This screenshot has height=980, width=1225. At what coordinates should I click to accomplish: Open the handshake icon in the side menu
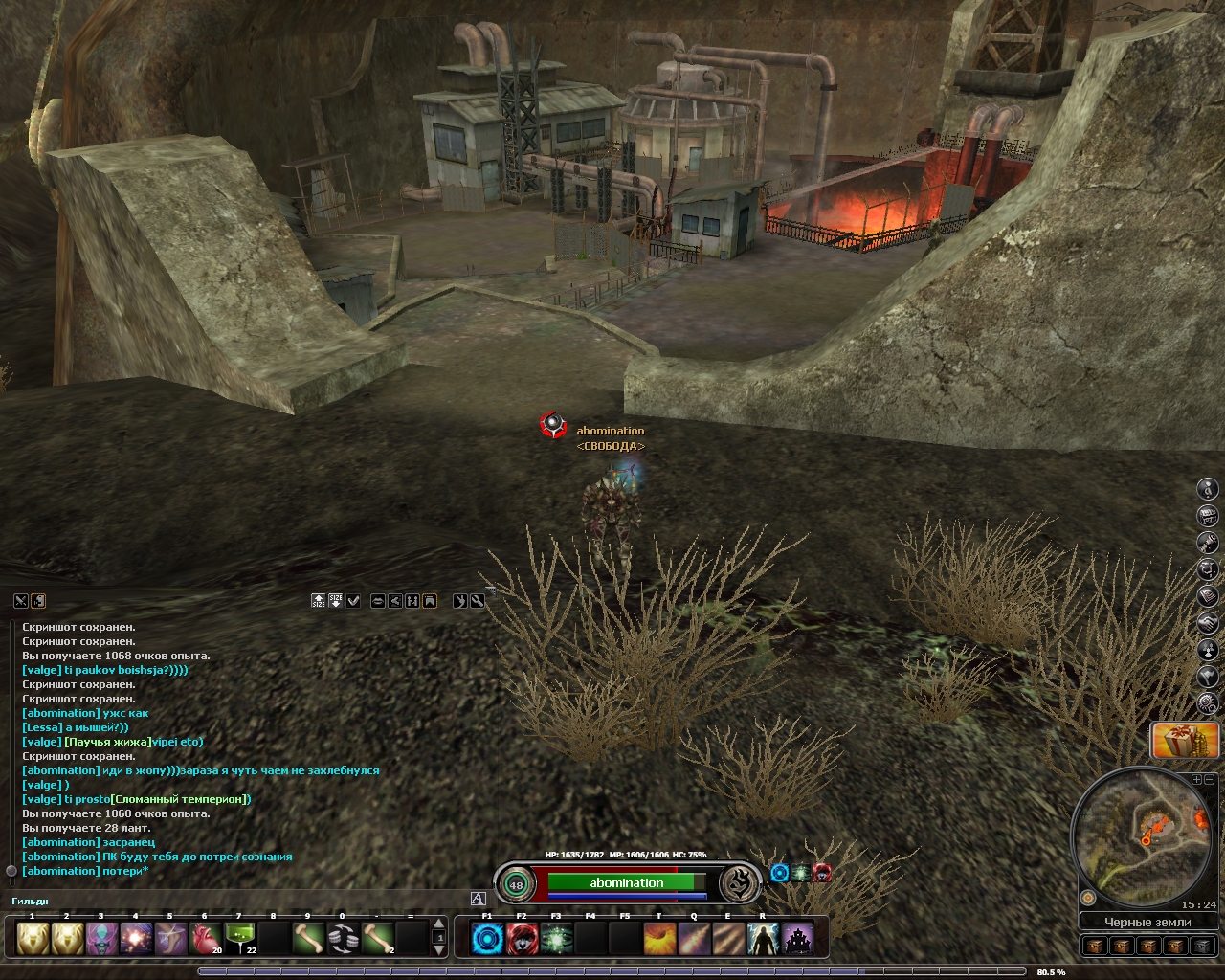(1209, 623)
